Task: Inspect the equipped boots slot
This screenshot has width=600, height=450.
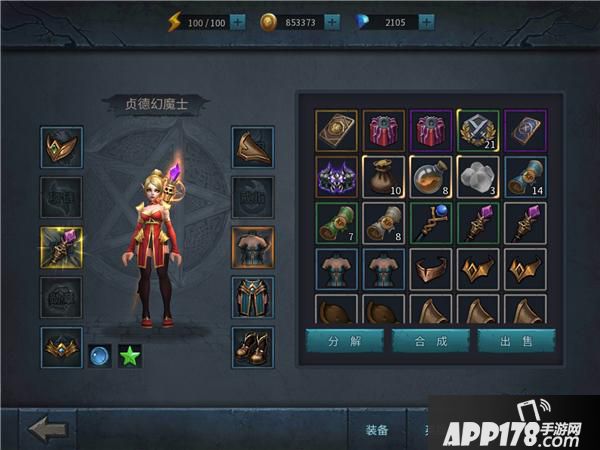Action: [x=253, y=347]
